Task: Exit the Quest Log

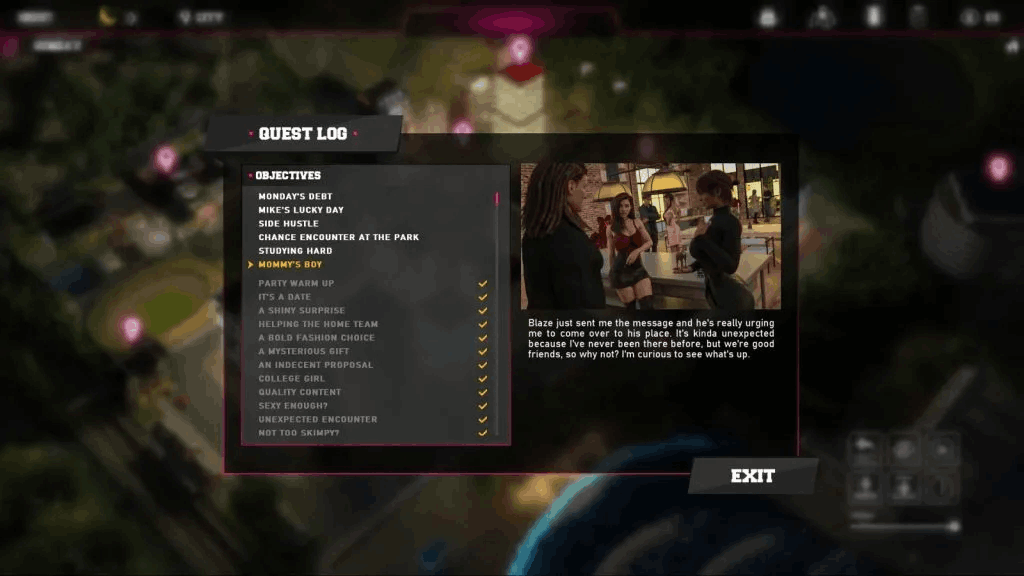Action: (752, 476)
